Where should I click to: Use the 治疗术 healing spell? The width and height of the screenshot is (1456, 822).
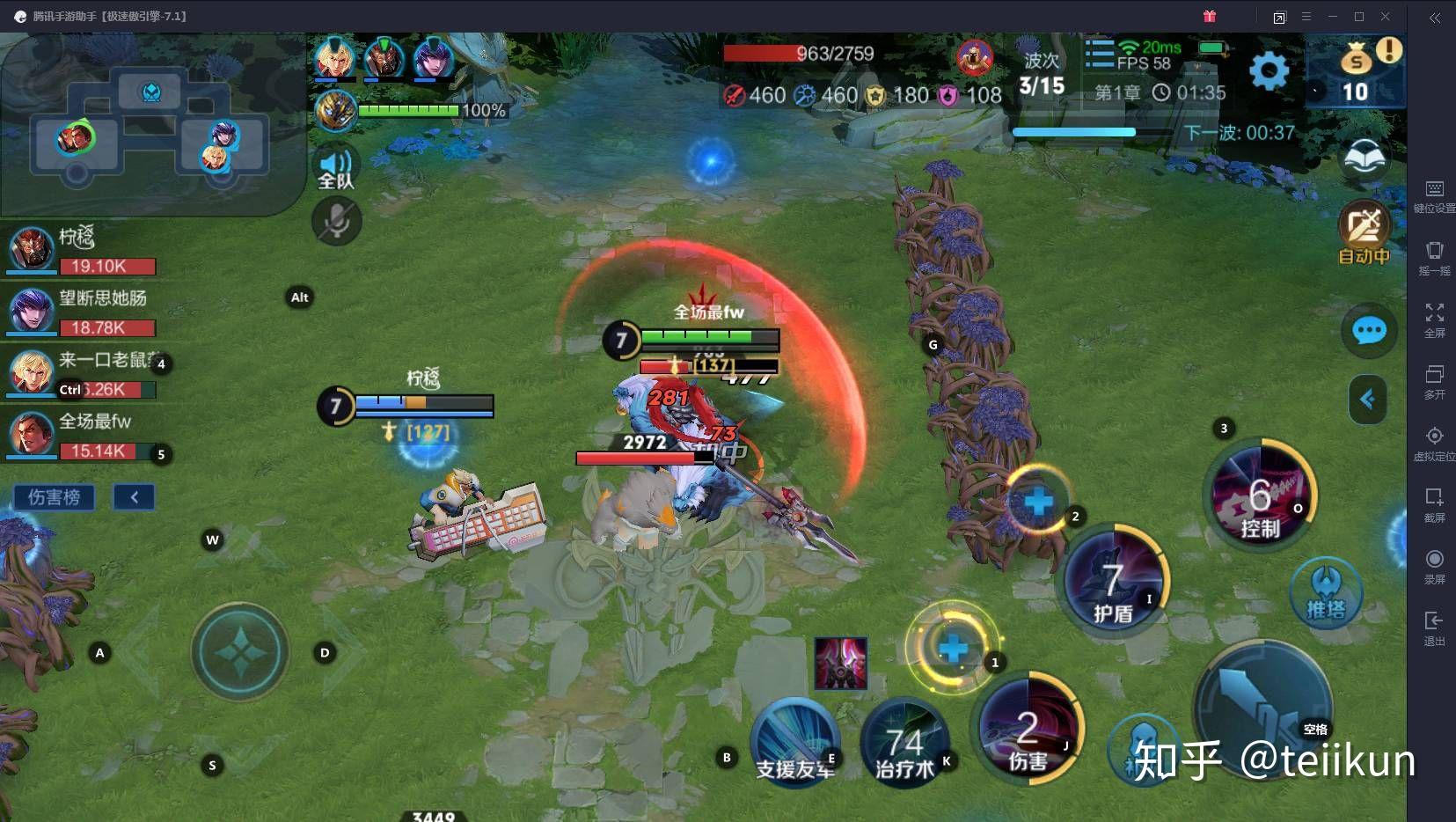[x=905, y=744]
